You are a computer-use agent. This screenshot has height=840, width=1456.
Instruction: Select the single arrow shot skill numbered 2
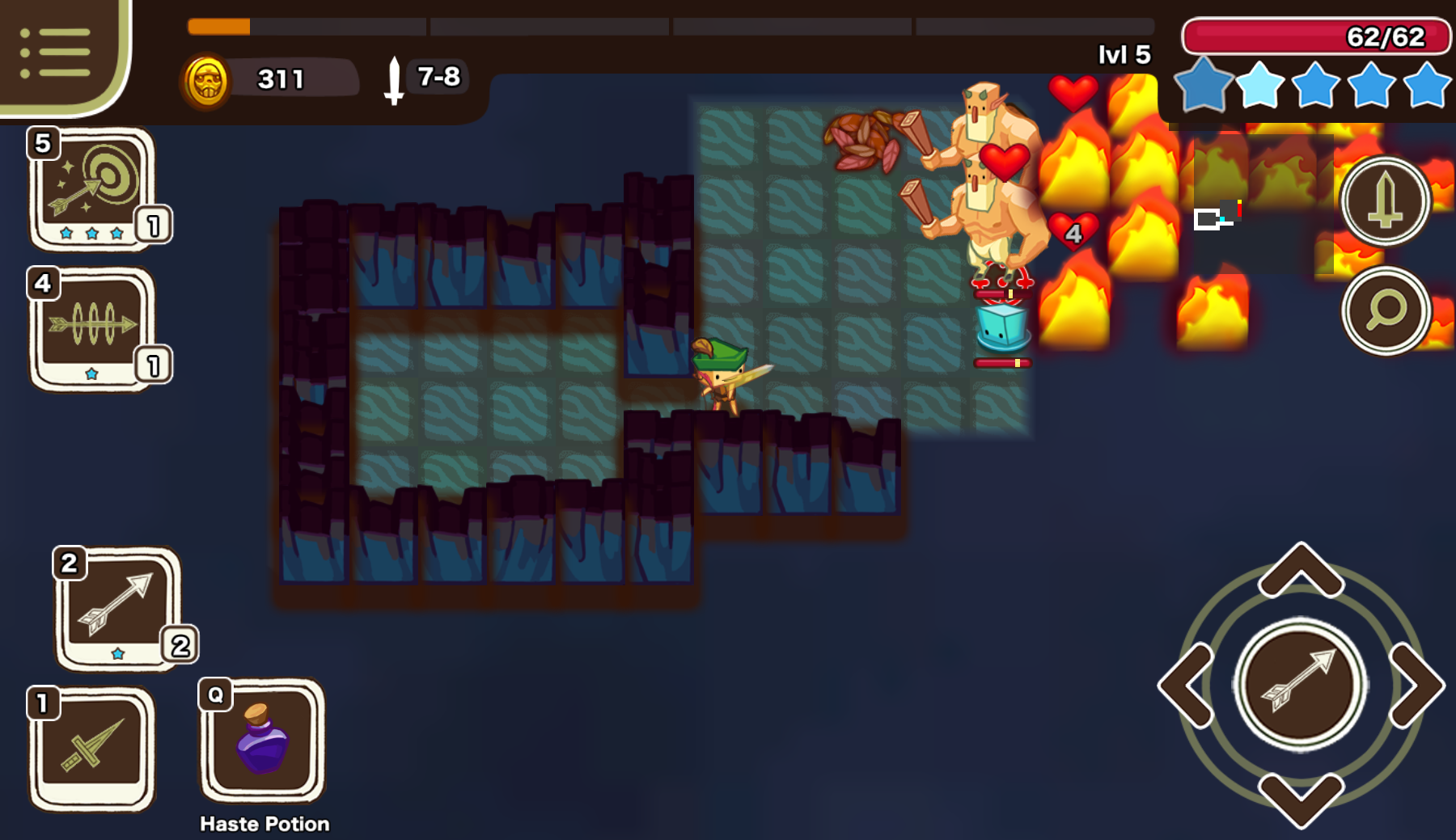click(x=117, y=607)
